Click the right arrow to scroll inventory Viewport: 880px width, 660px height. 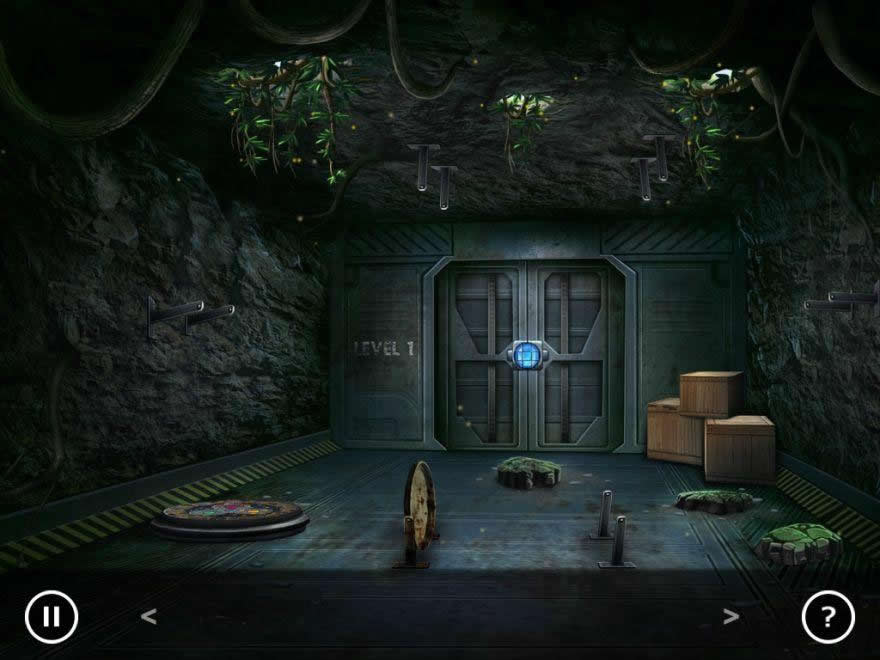pos(731,617)
